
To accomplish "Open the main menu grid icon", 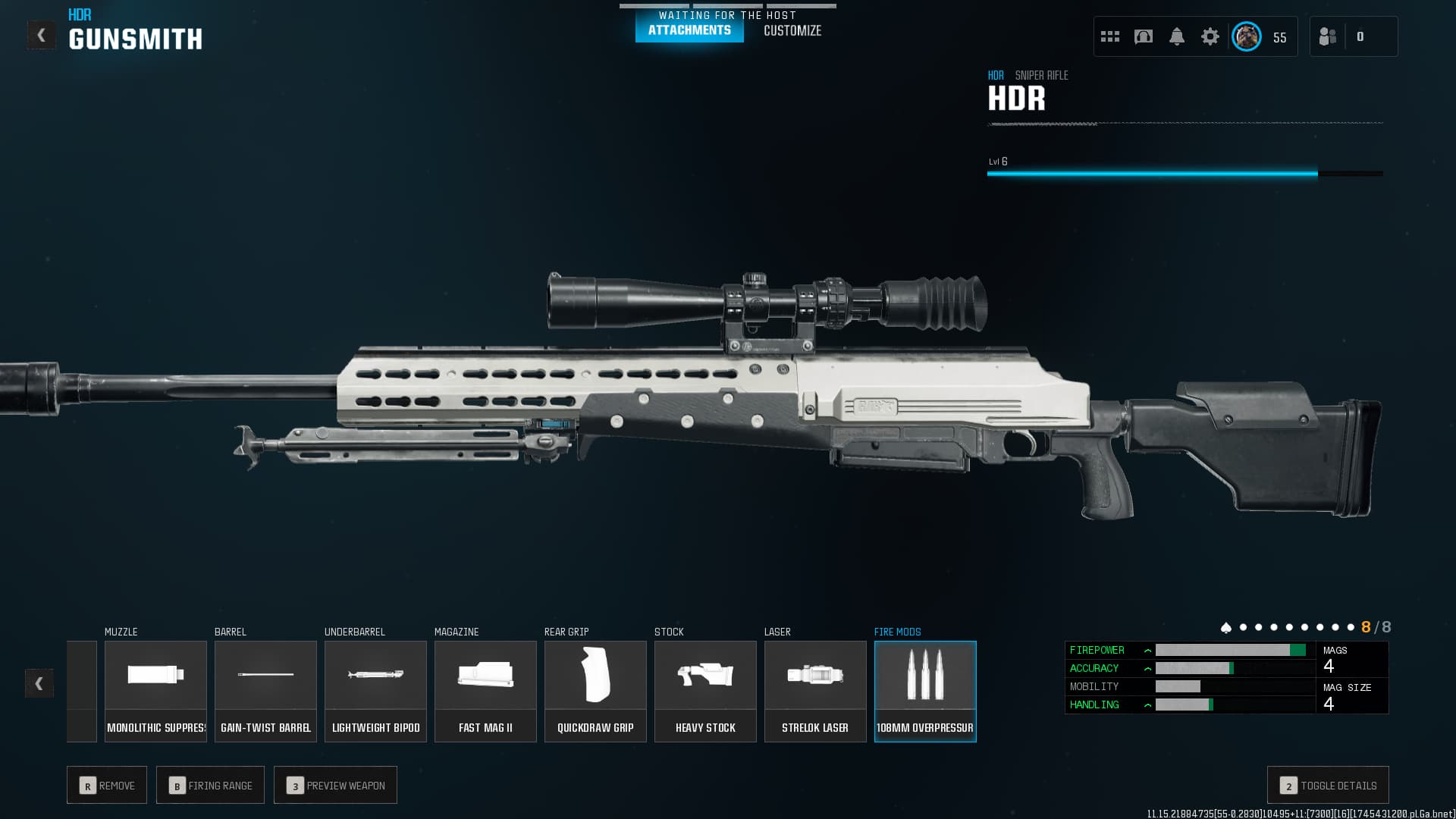I will [x=1109, y=36].
